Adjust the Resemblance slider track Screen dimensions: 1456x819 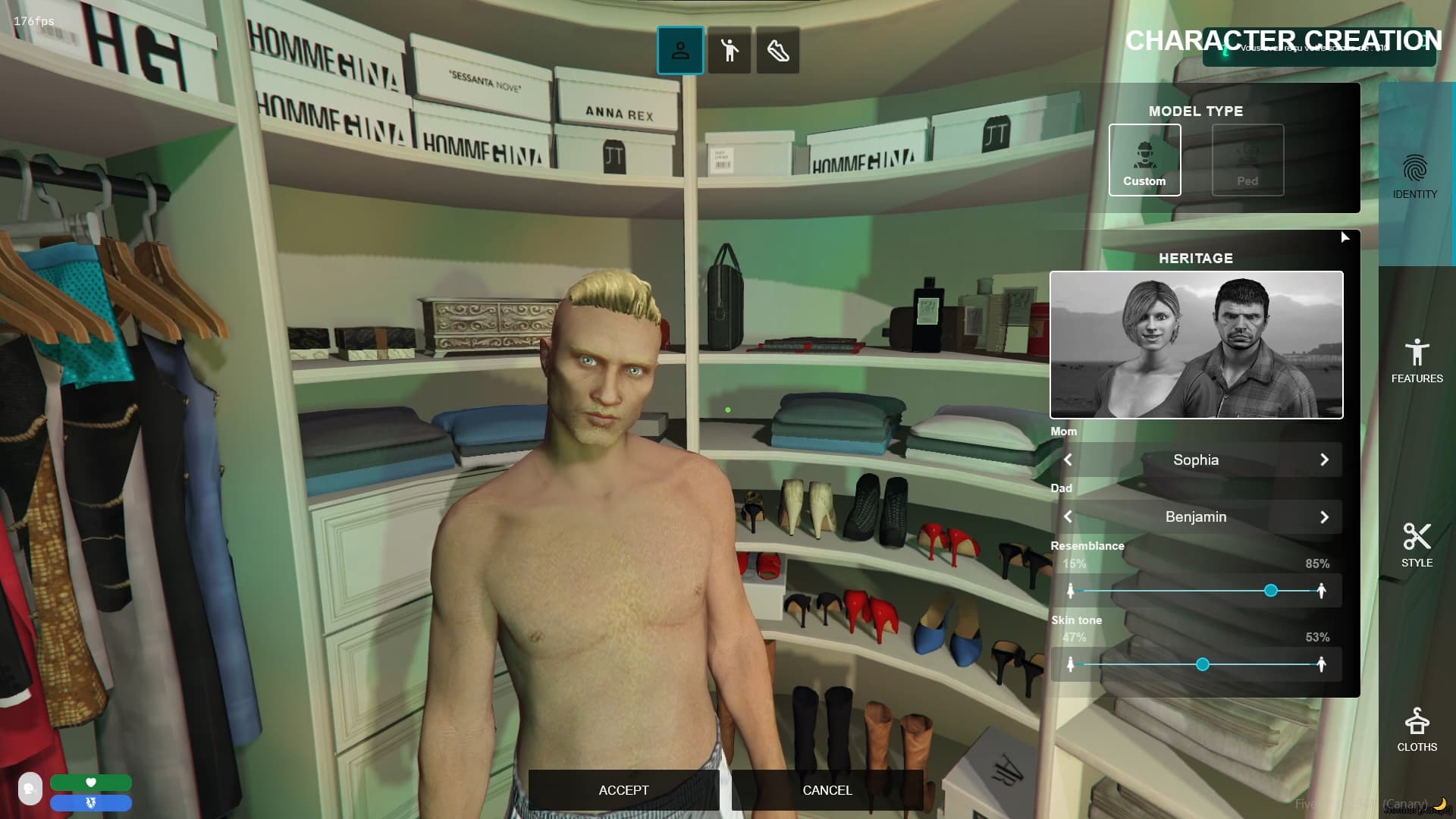pyautogui.click(x=1196, y=591)
